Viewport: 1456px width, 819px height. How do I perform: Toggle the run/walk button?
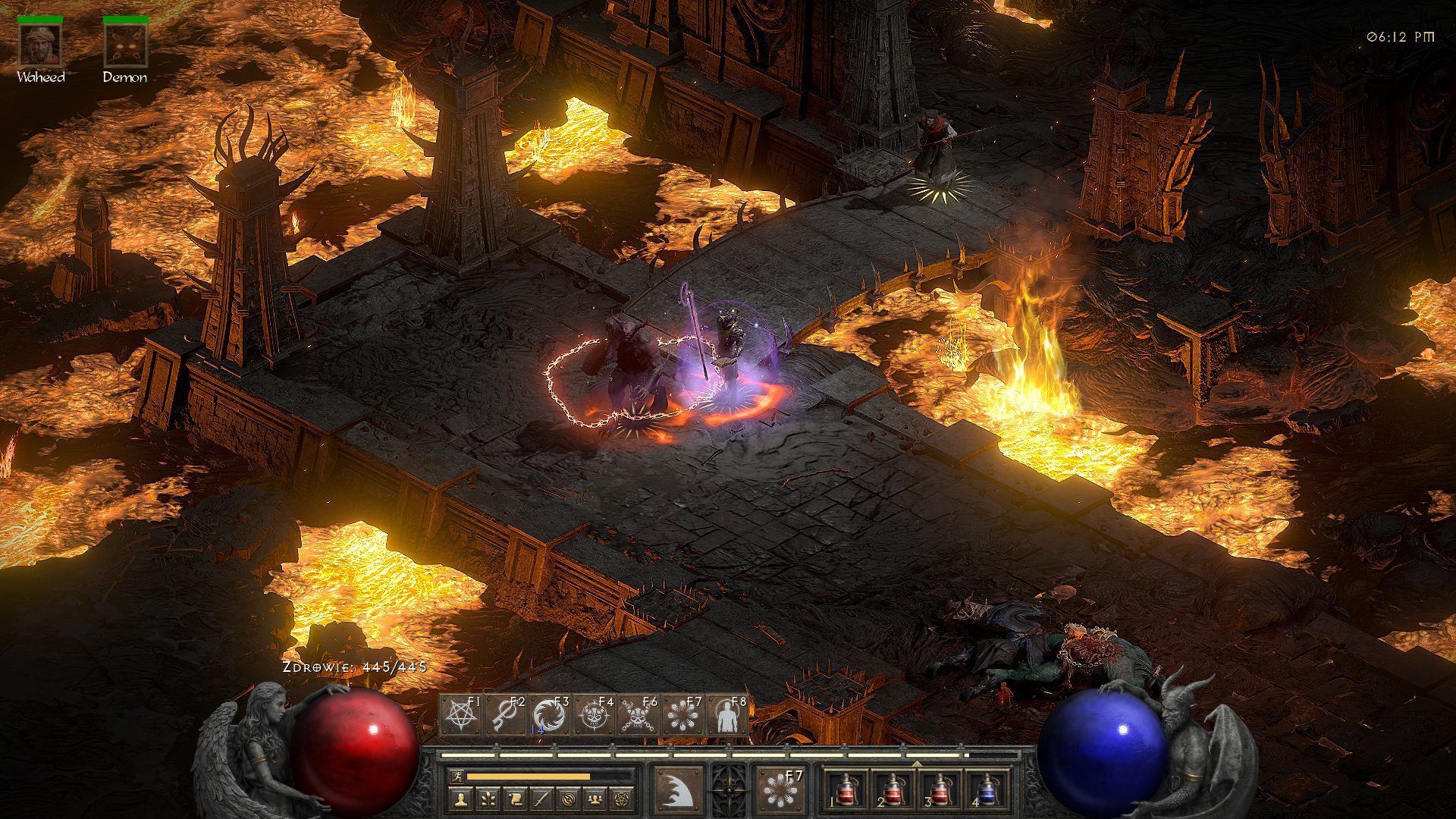tap(456, 777)
